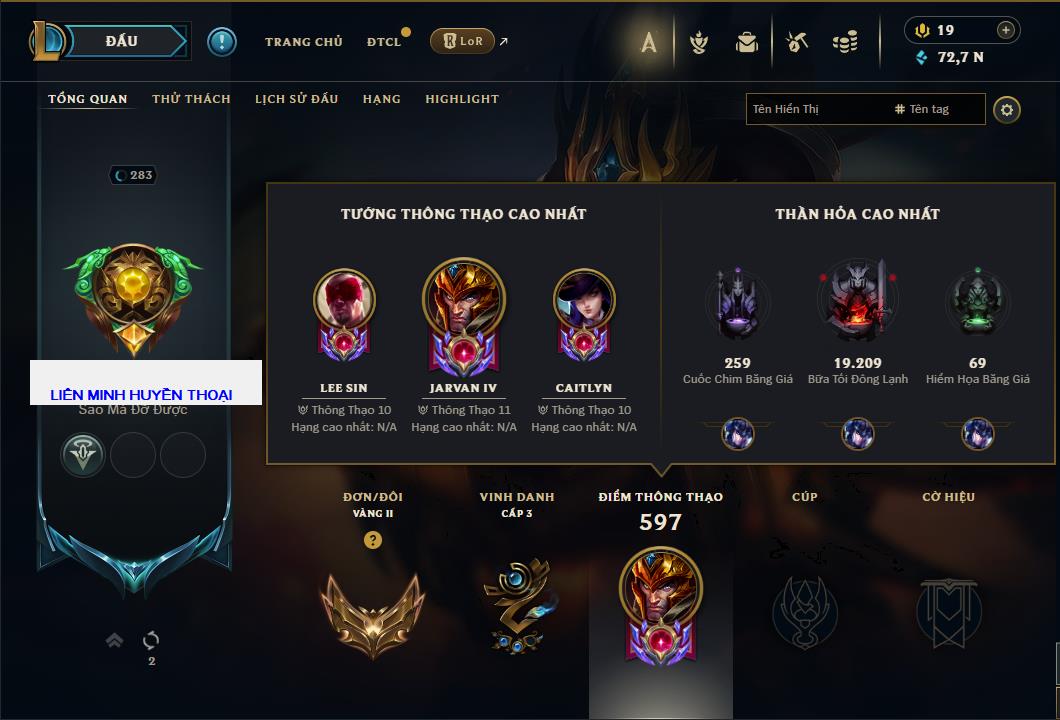Screen dimensions: 1060x720
Task: Click the blue exclamation notification icon
Action: click(x=221, y=42)
